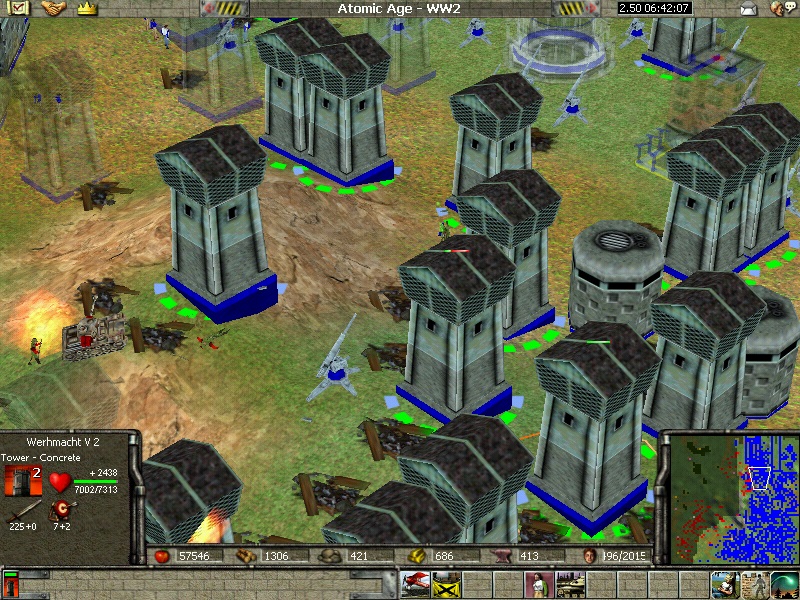Select the concrete tower portrait
The width and height of the screenshot is (800, 600).
tap(21, 481)
